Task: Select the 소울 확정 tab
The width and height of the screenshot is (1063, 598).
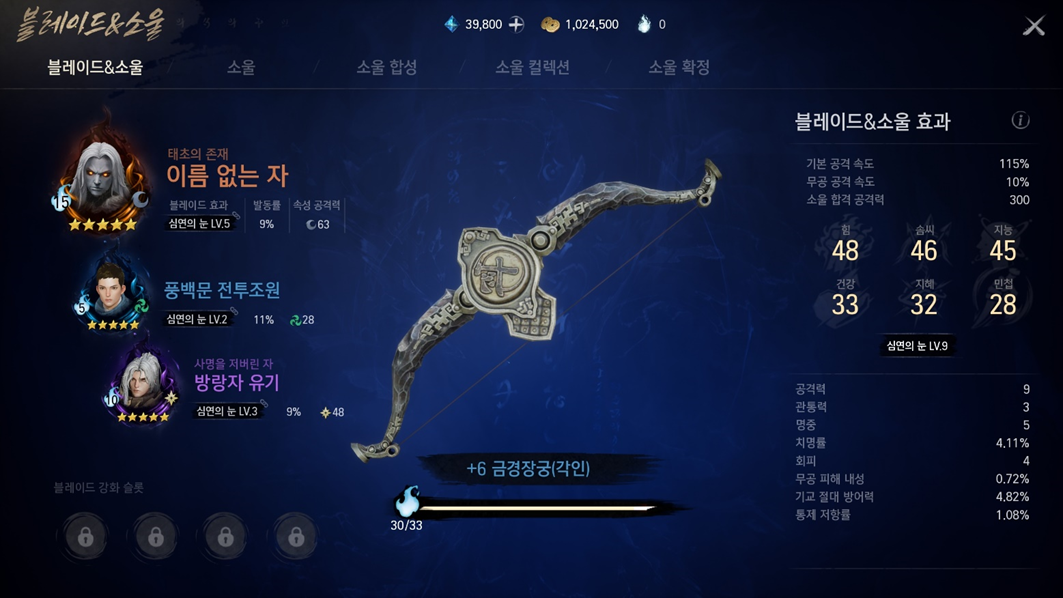Action: point(679,67)
